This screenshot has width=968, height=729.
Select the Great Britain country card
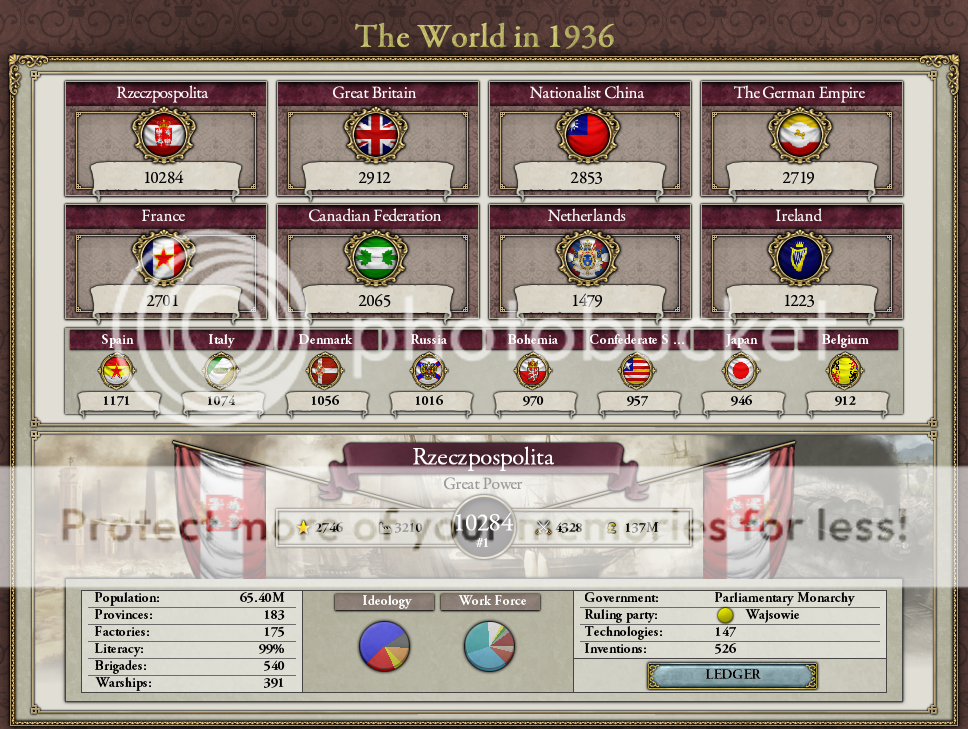(x=374, y=135)
